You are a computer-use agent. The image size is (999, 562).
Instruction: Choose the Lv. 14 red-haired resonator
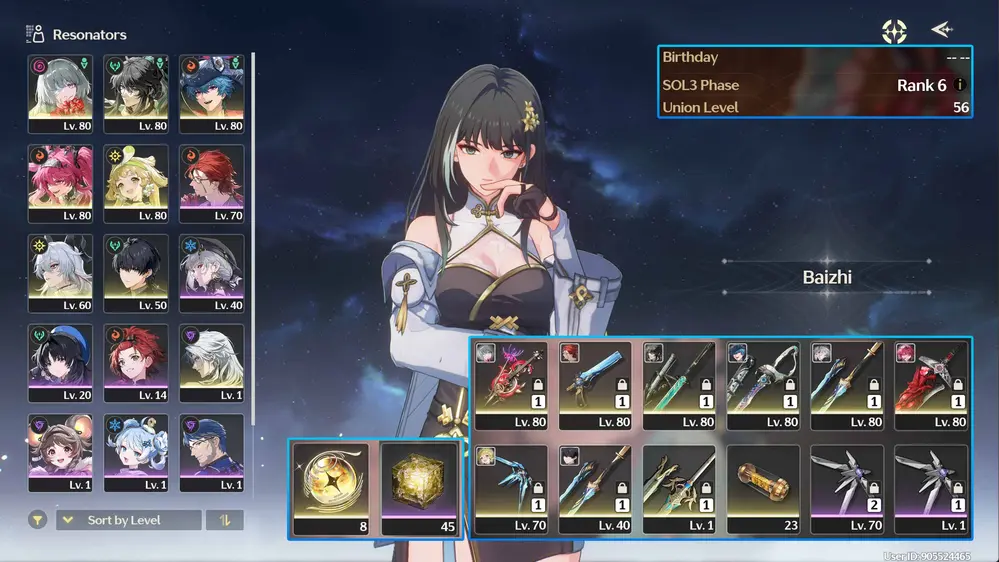click(x=136, y=362)
